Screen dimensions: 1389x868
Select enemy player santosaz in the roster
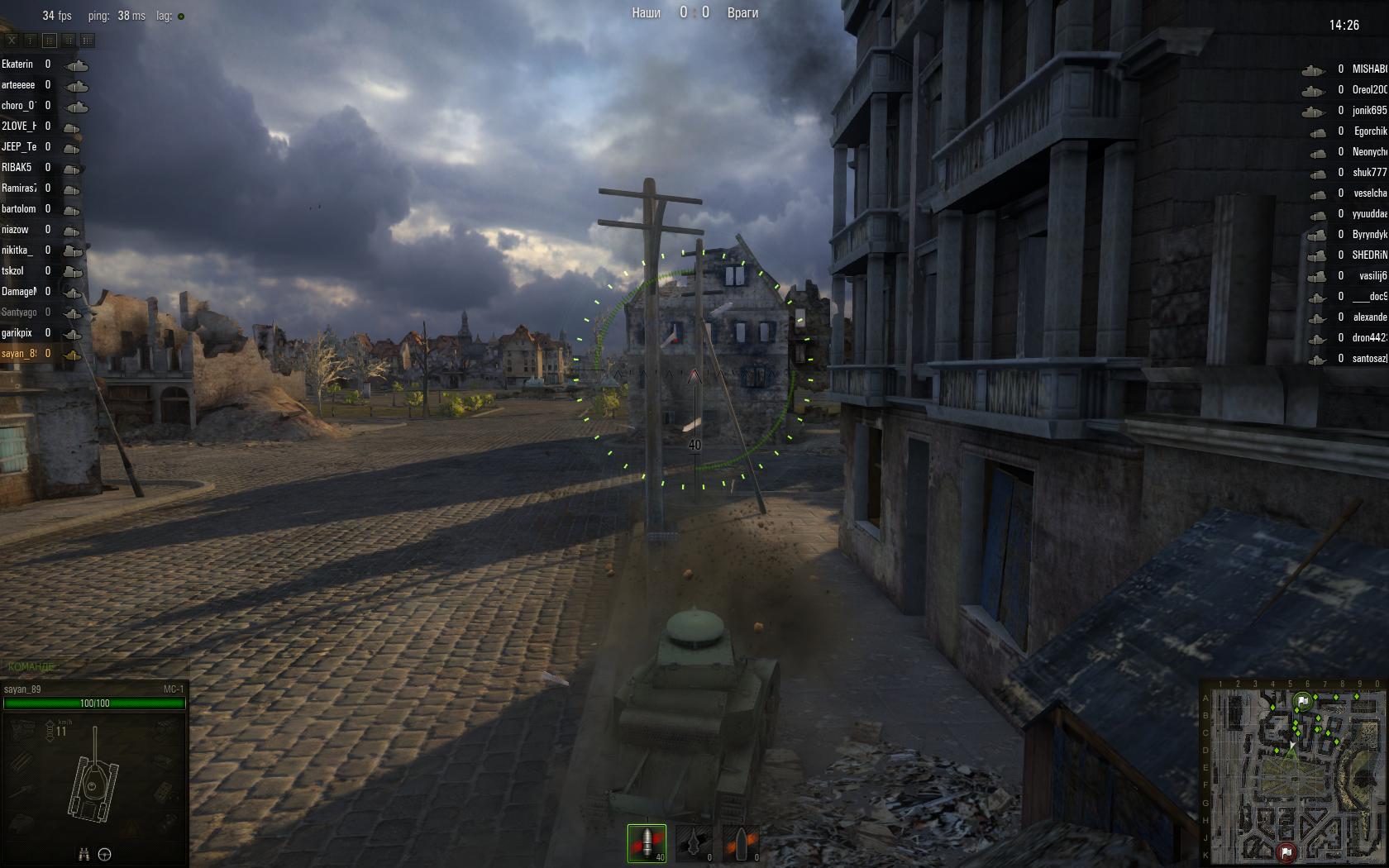click(1369, 359)
